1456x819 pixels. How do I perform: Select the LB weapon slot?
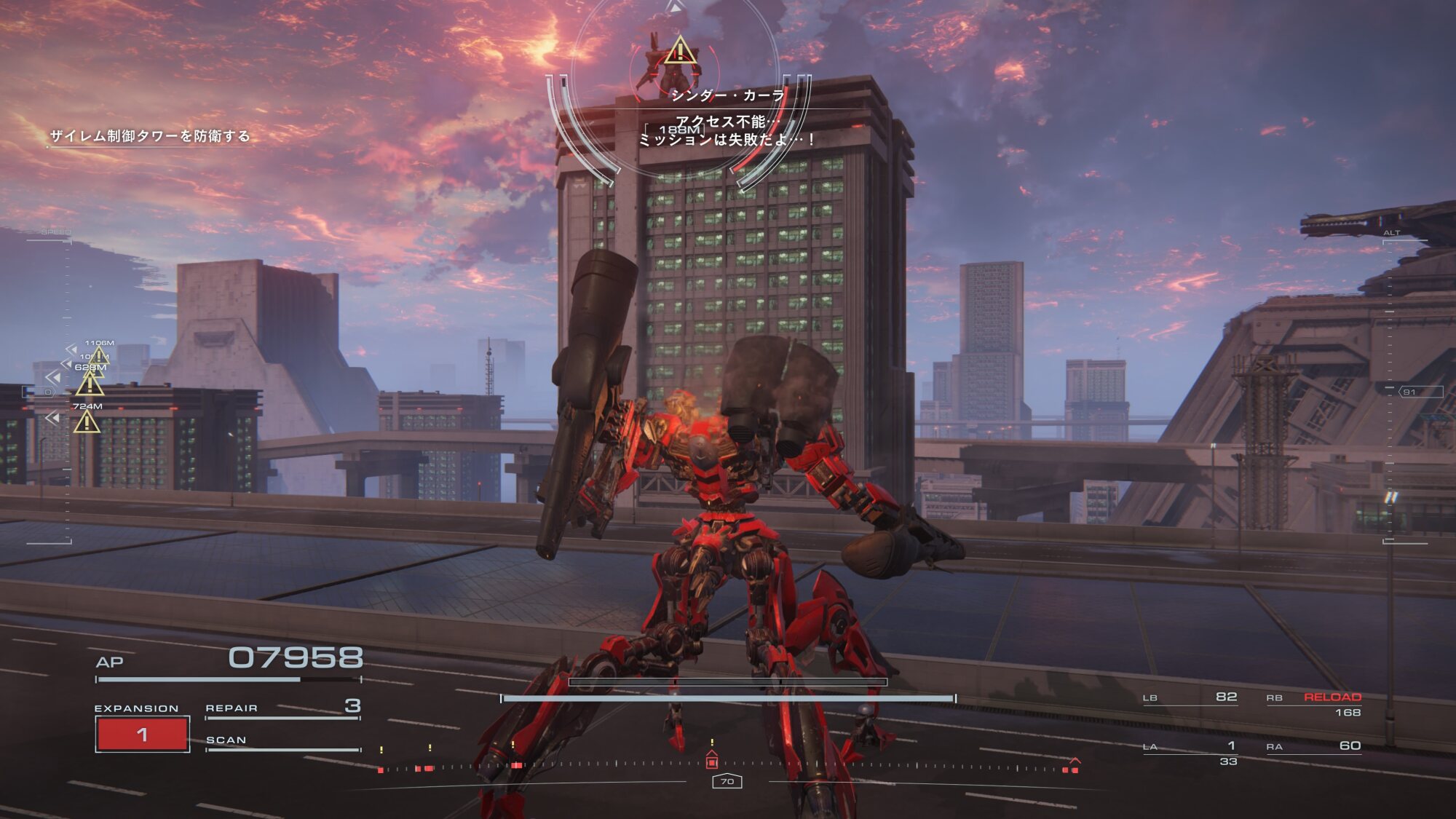pyautogui.click(x=1190, y=697)
